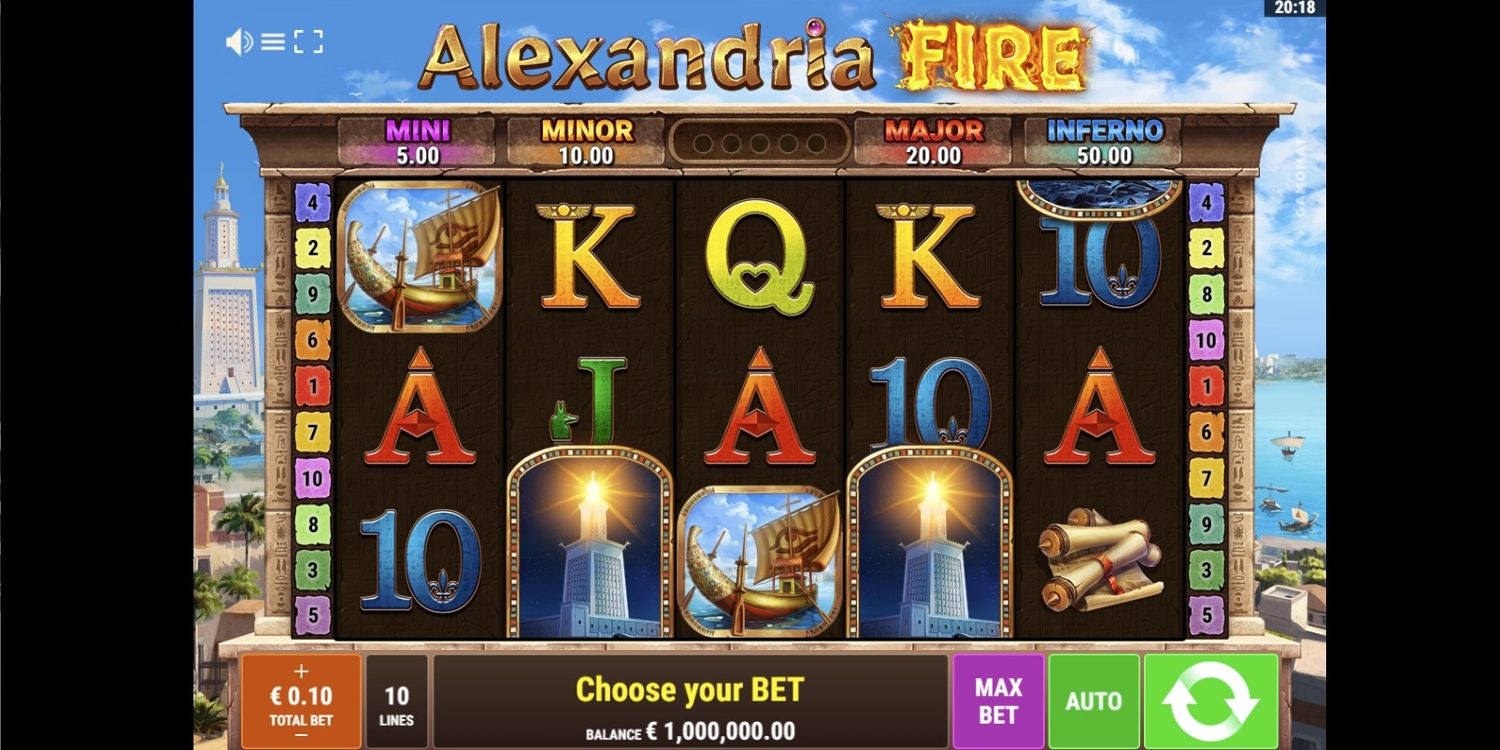The image size is (1500, 750).
Task: Open the hamburger menu
Action: (x=273, y=42)
